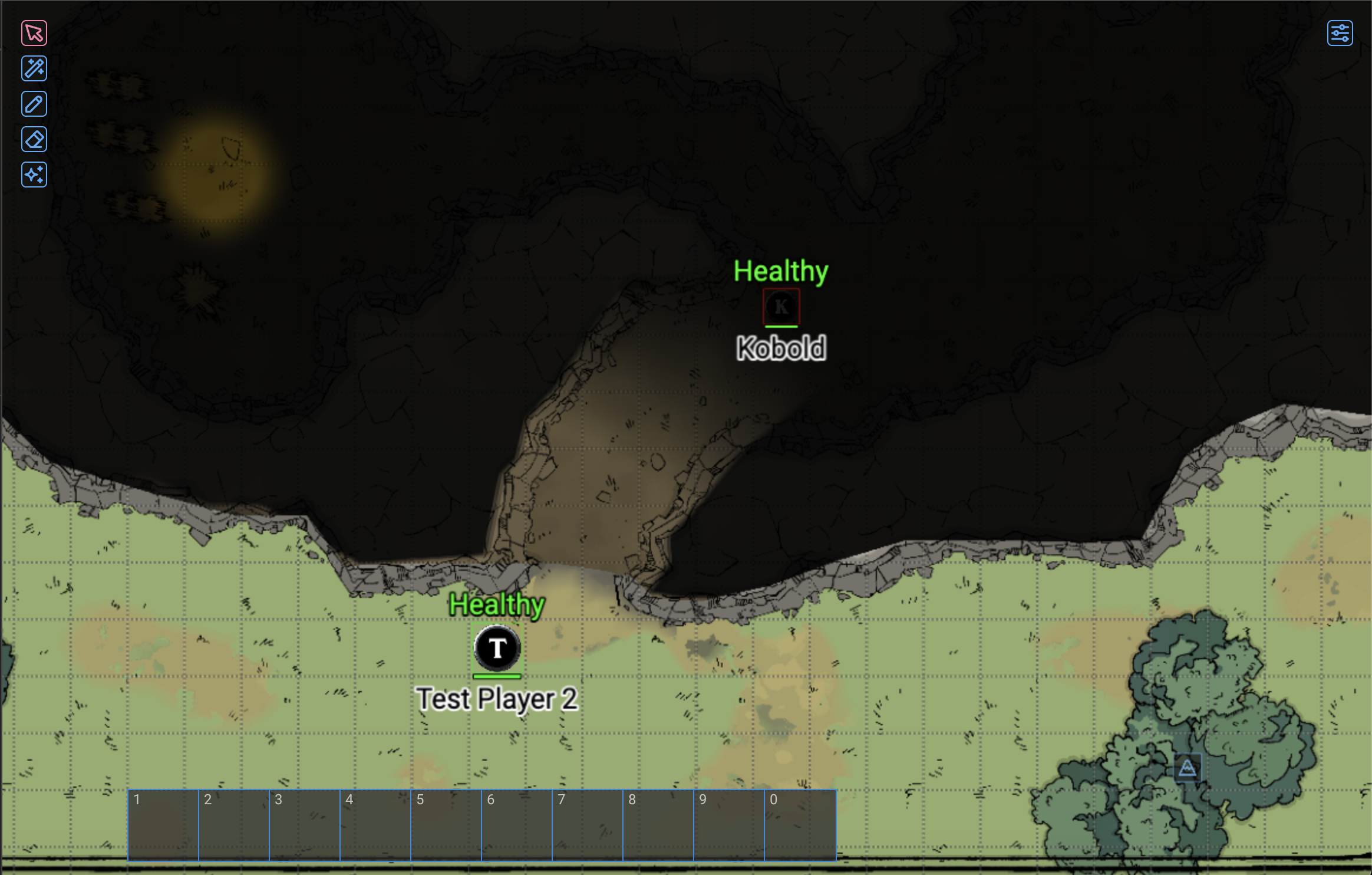
Task: Choose the pencil drawing tool
Action: pos(34,104)
